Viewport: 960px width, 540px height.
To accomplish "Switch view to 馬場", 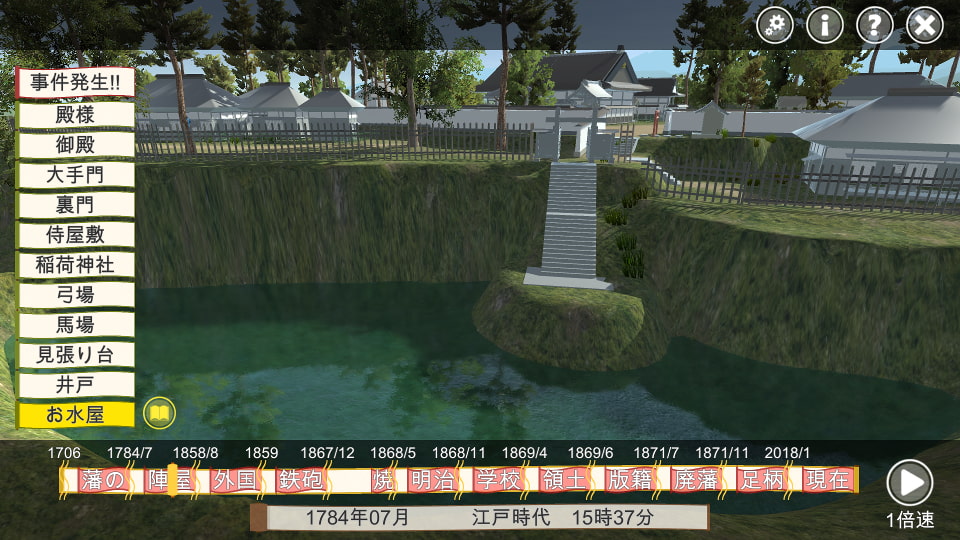I will click(75, 324).
